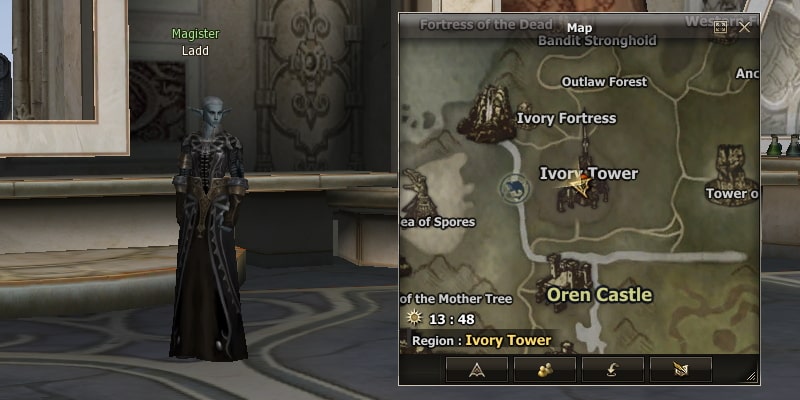Expand the map to full size
Image resolution: width=800 pixels, height=400 pixels.
tap(720, 28)
